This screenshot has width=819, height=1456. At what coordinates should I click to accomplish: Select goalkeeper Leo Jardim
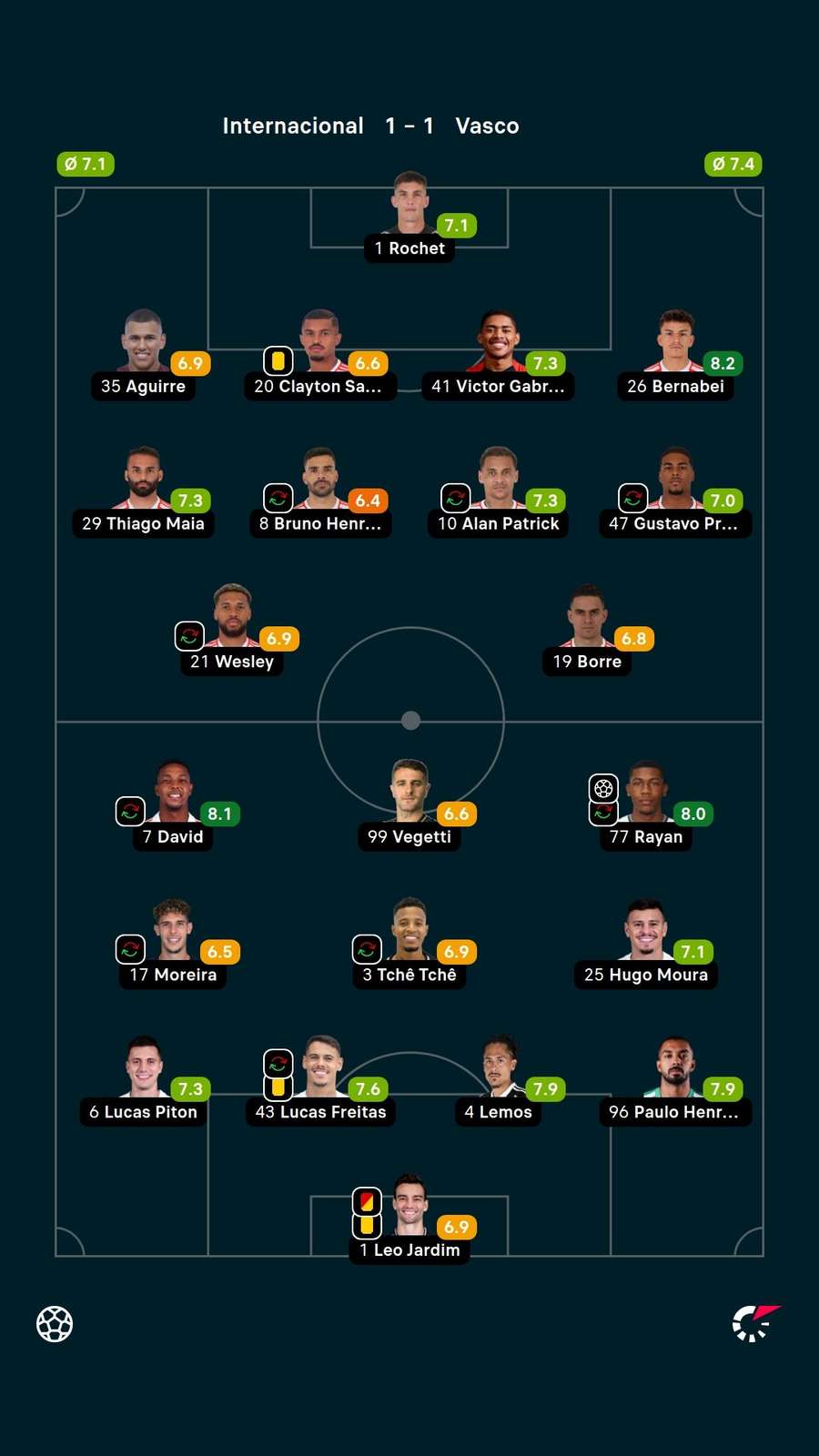(x=409, y=1218)
